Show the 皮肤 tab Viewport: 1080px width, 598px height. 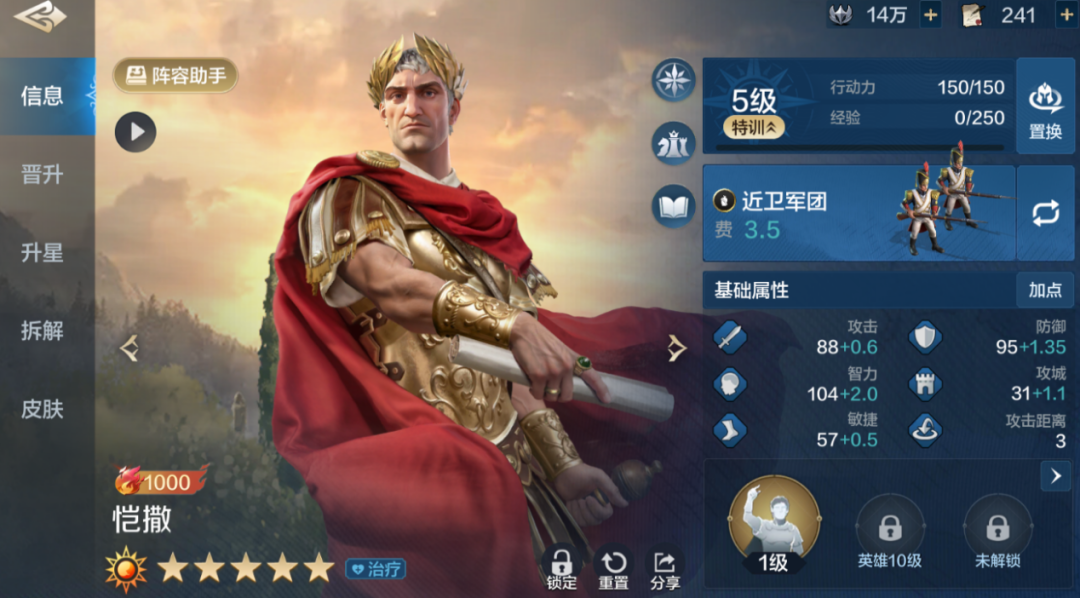42,409
